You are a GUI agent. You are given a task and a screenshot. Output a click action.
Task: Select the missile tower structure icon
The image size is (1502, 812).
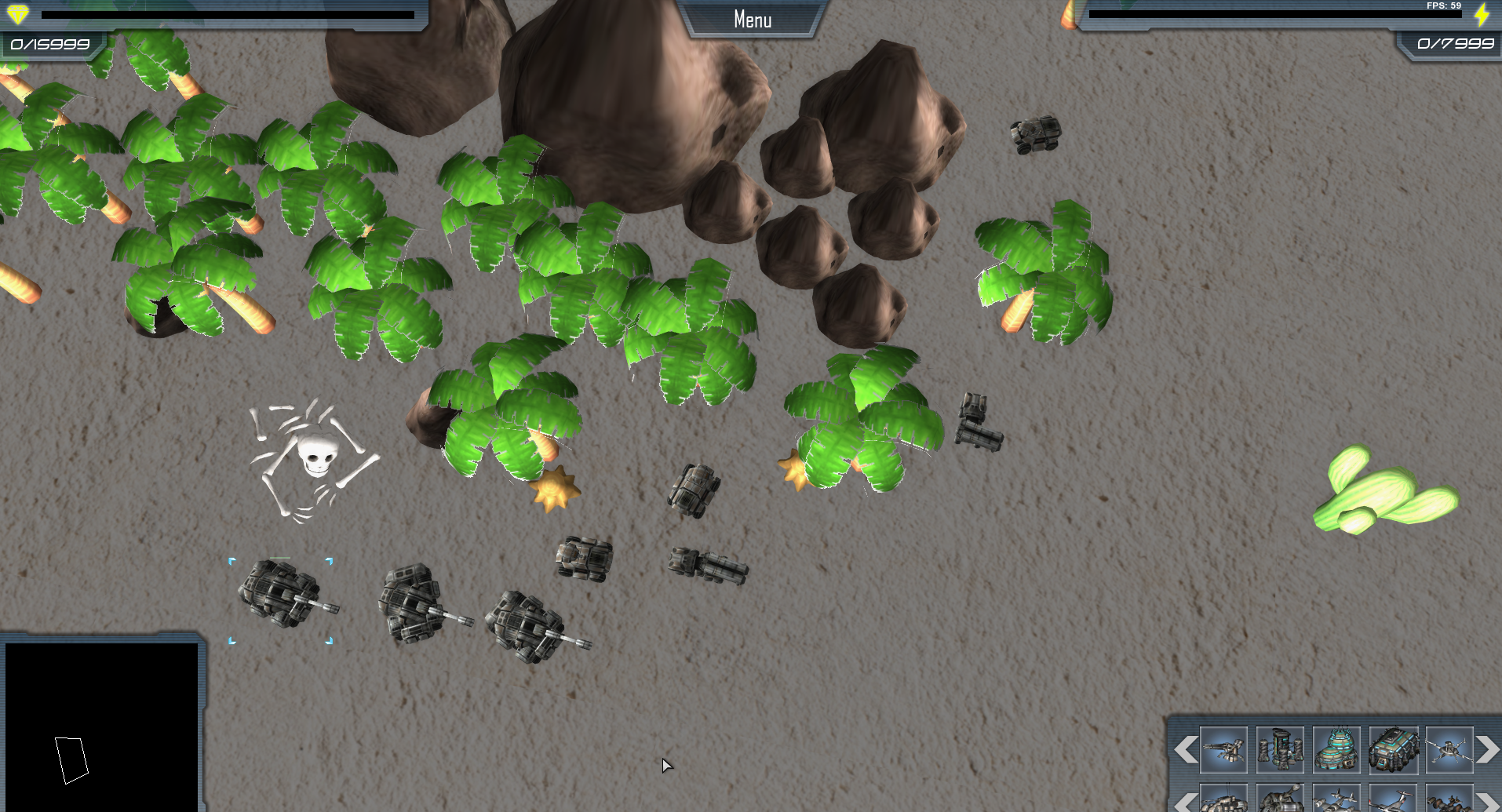coord(1279,750)
